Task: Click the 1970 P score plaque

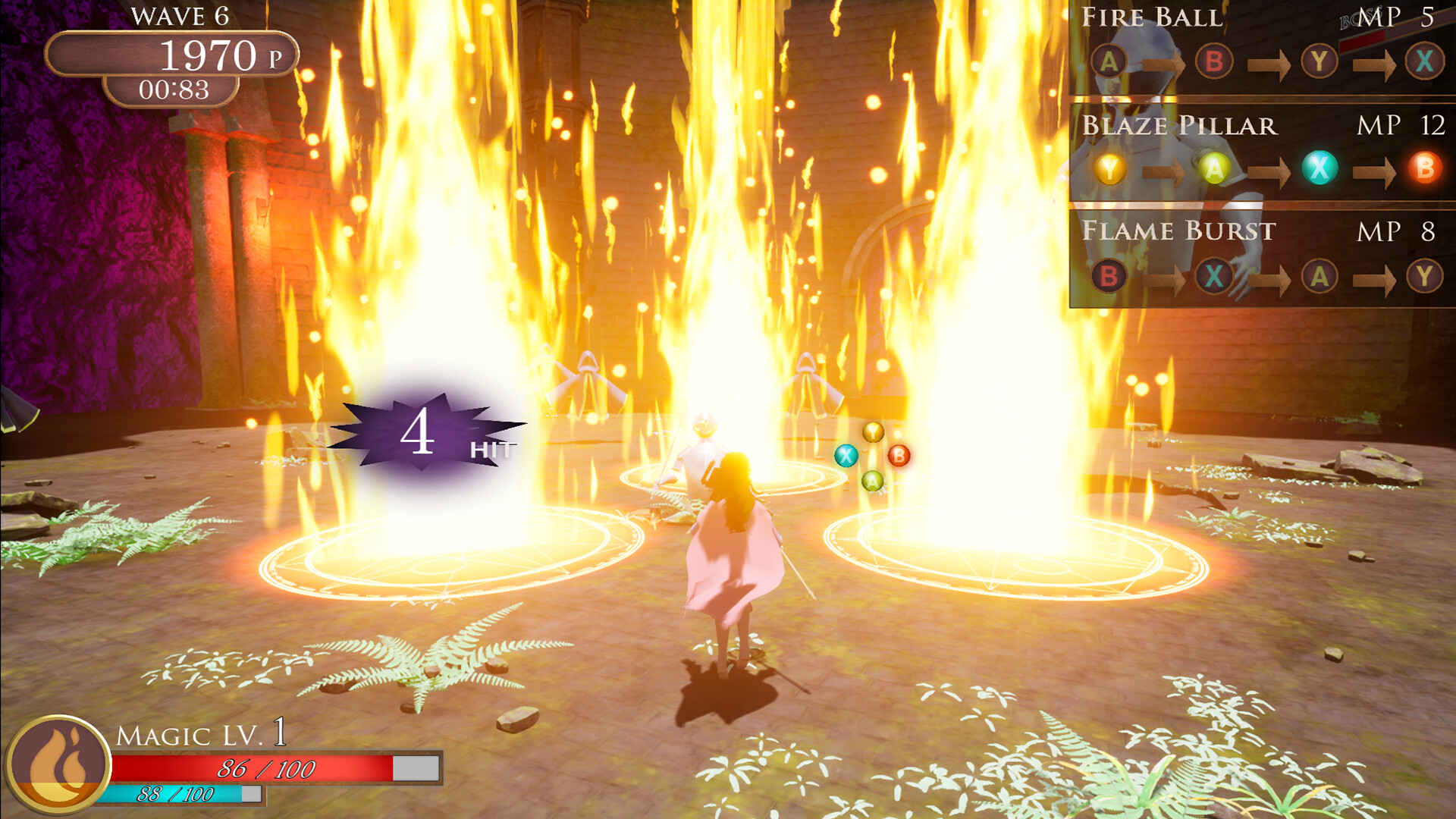Action: tap(173, 53)
